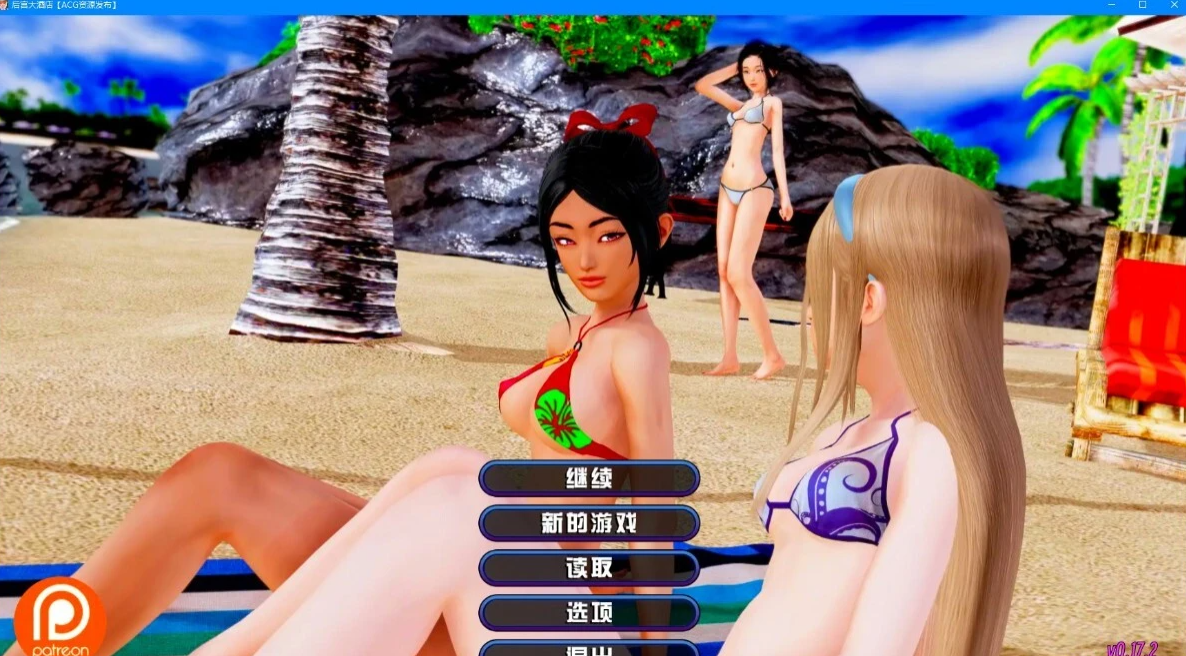Open 选项 (Options) settings
The width and height of the screenshot is (1186, 656).
(x=589, y=612)
